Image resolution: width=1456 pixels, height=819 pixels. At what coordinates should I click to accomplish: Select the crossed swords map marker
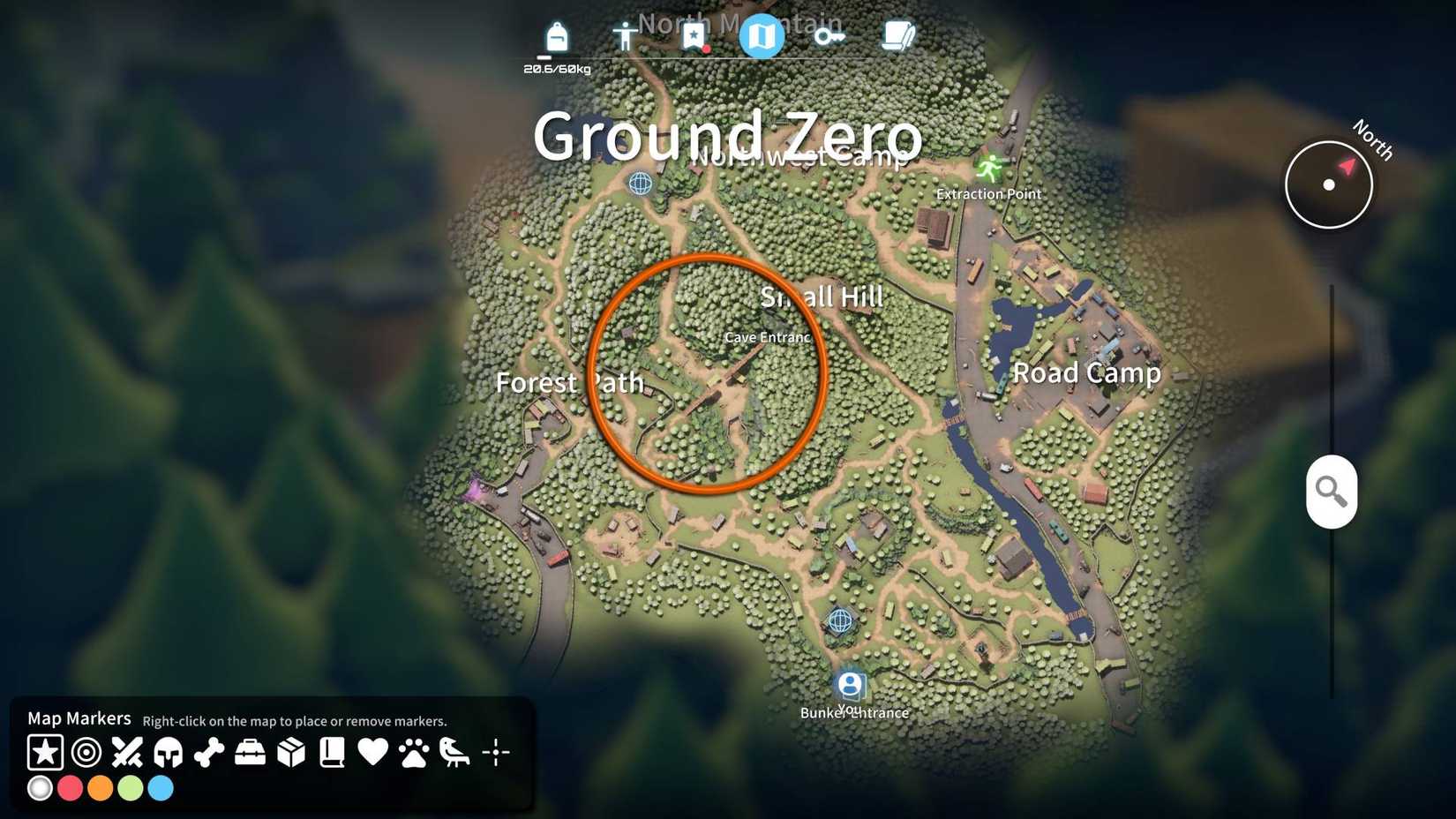tap(126, 753)
